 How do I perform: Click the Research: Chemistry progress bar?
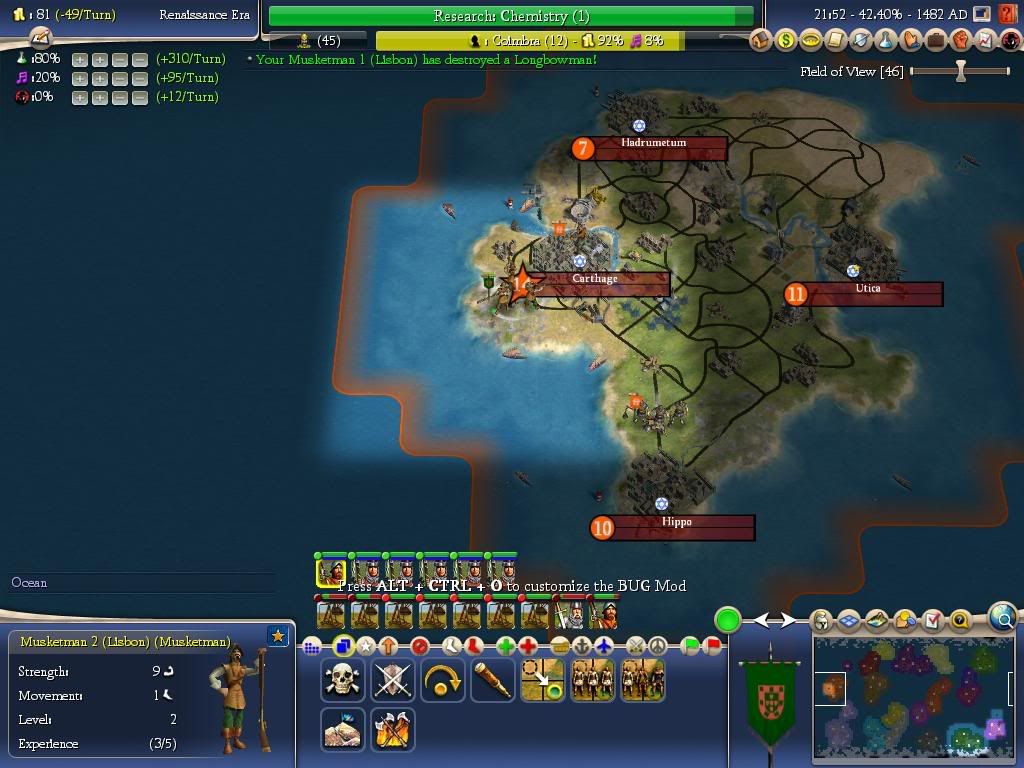click(x=511, y=16)
